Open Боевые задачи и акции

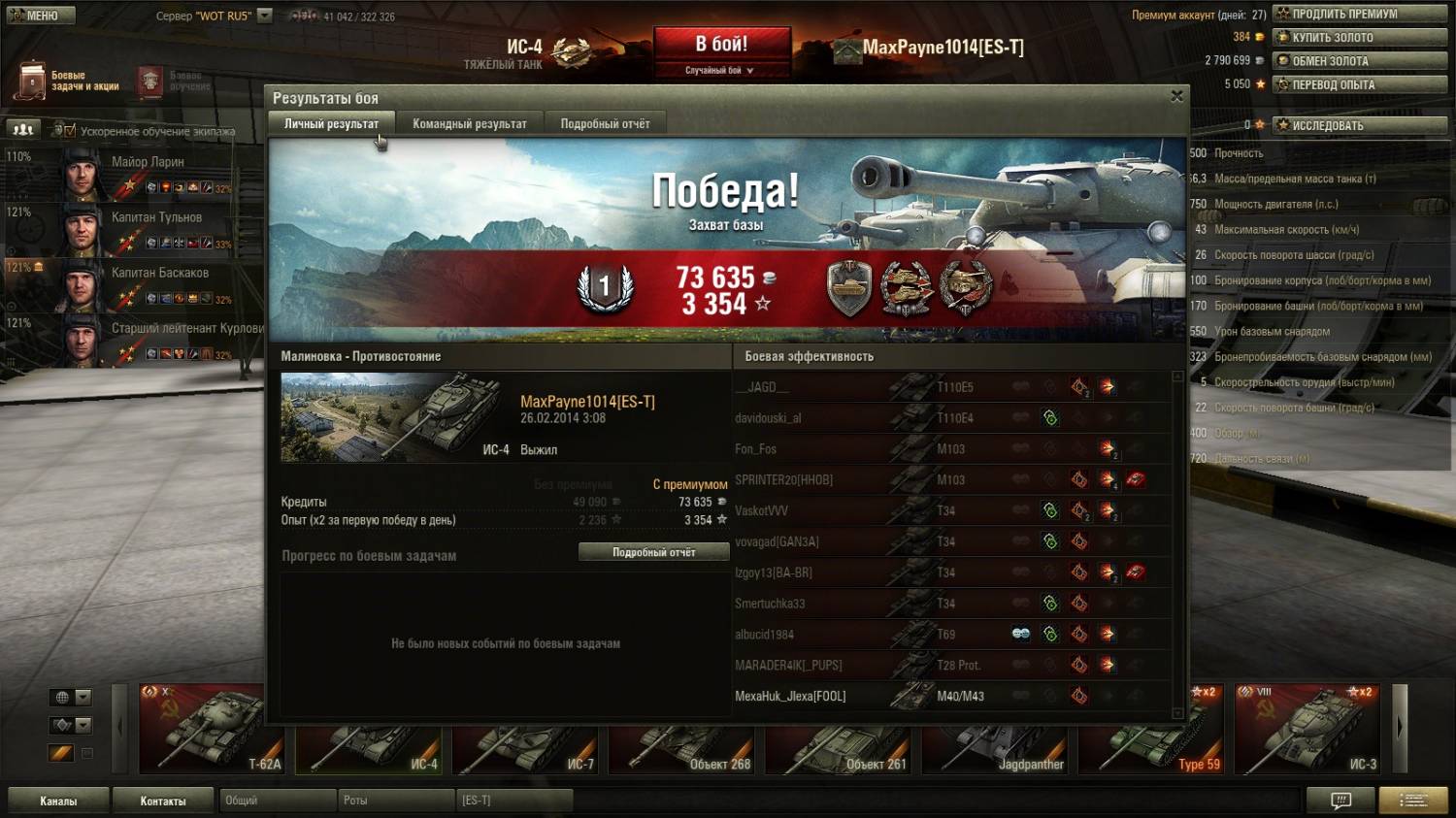(68, 81)
